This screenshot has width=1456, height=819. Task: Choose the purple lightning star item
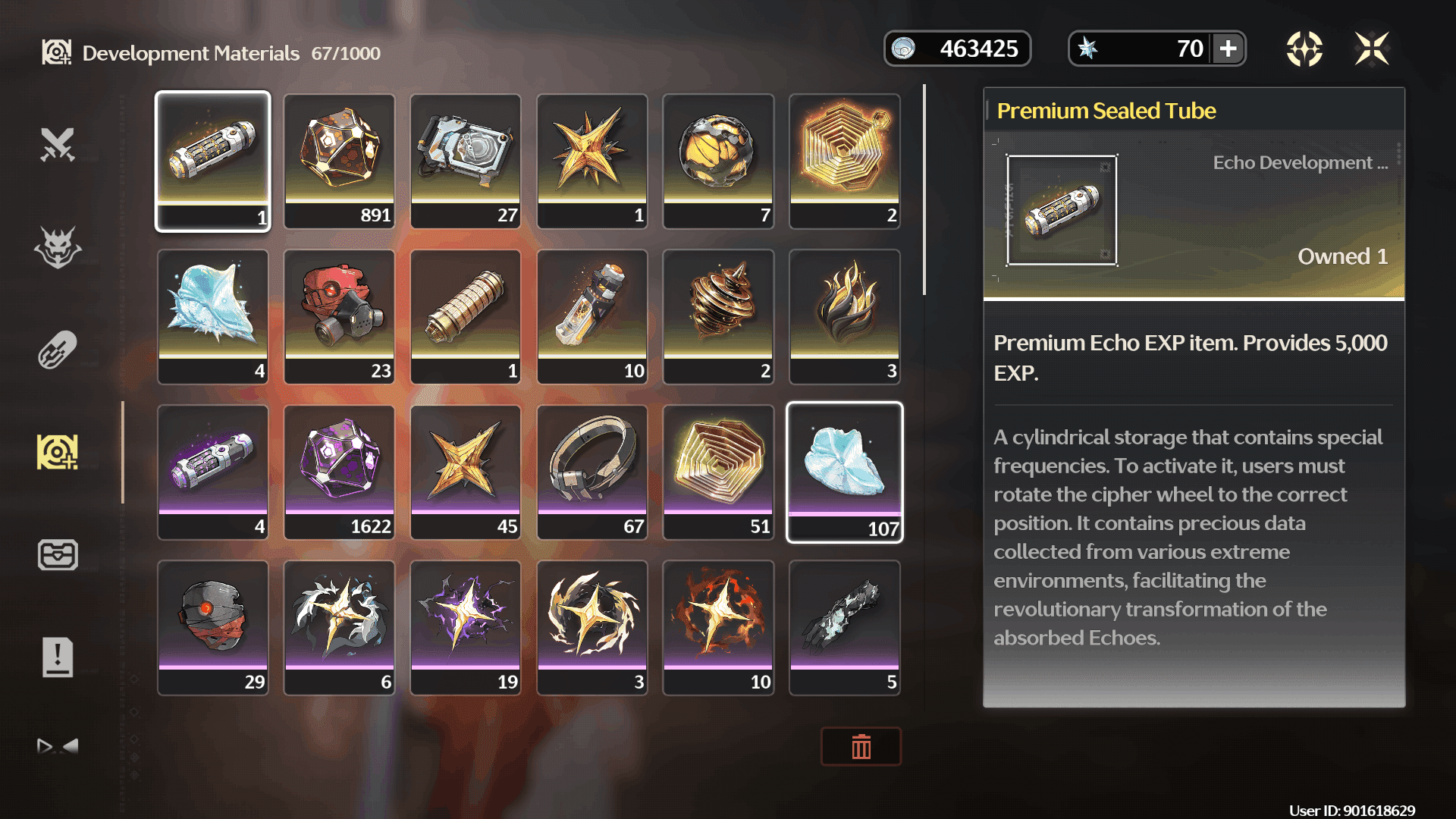tap(466, 627)
